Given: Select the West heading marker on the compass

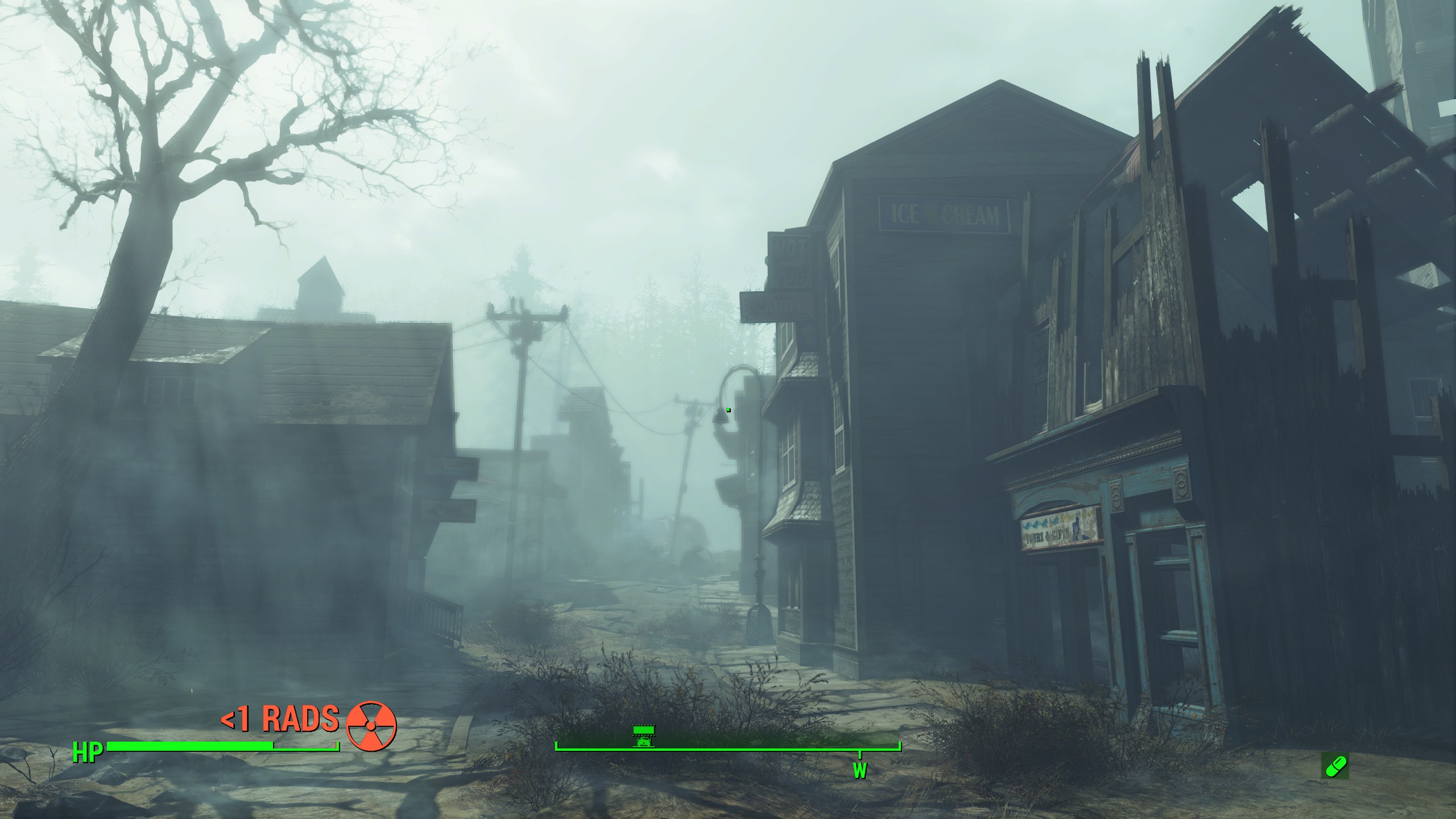Looking at the screenshot, I should [859, 770].
